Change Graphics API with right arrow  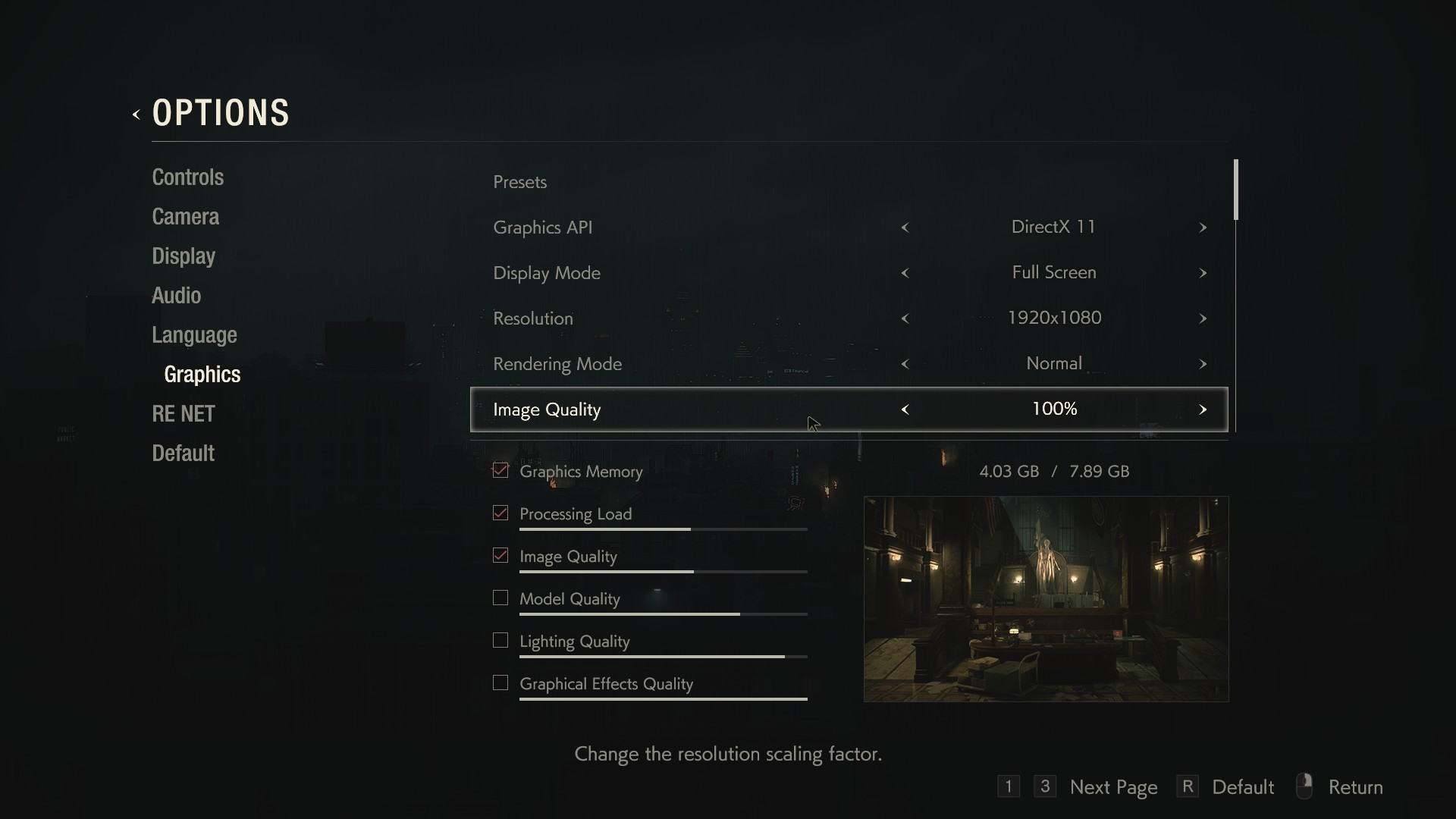tap(1203, 227)
